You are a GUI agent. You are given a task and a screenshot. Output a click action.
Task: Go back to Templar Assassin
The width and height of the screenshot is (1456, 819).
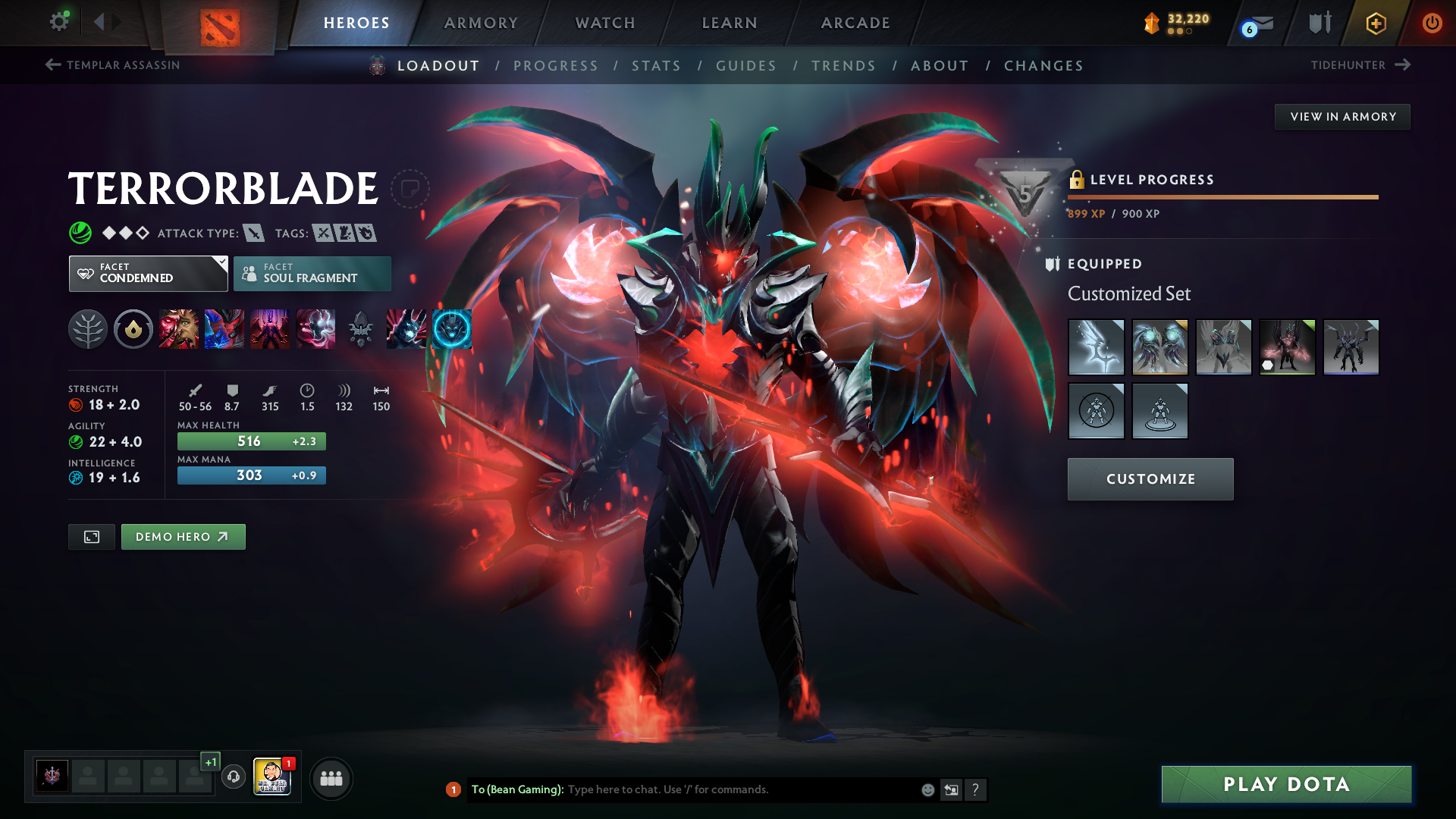tap(113, 65)
